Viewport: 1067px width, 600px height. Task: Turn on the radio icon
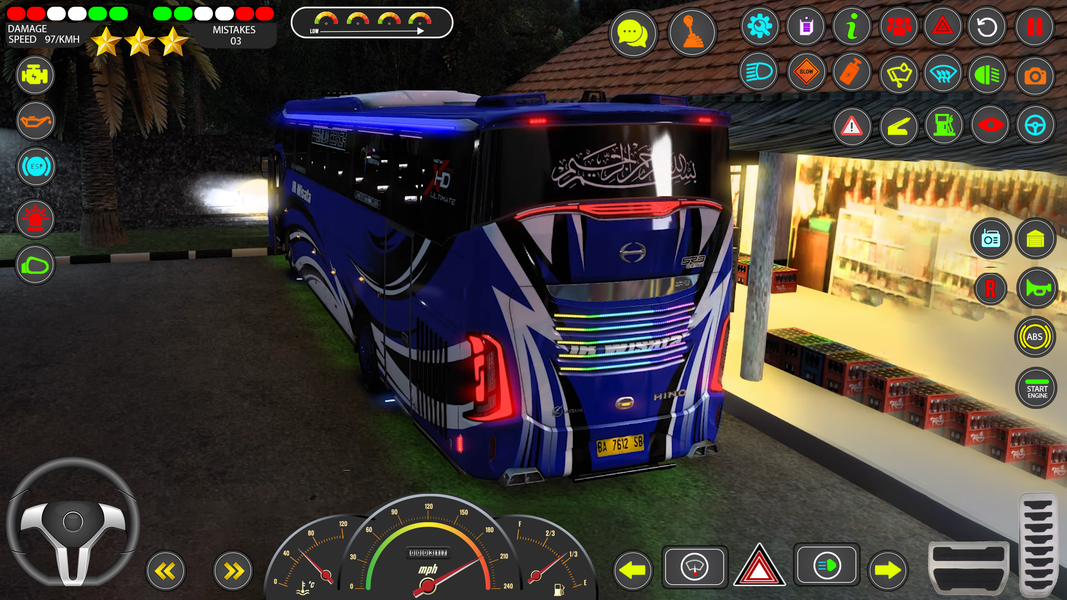[x=991, y=238]
